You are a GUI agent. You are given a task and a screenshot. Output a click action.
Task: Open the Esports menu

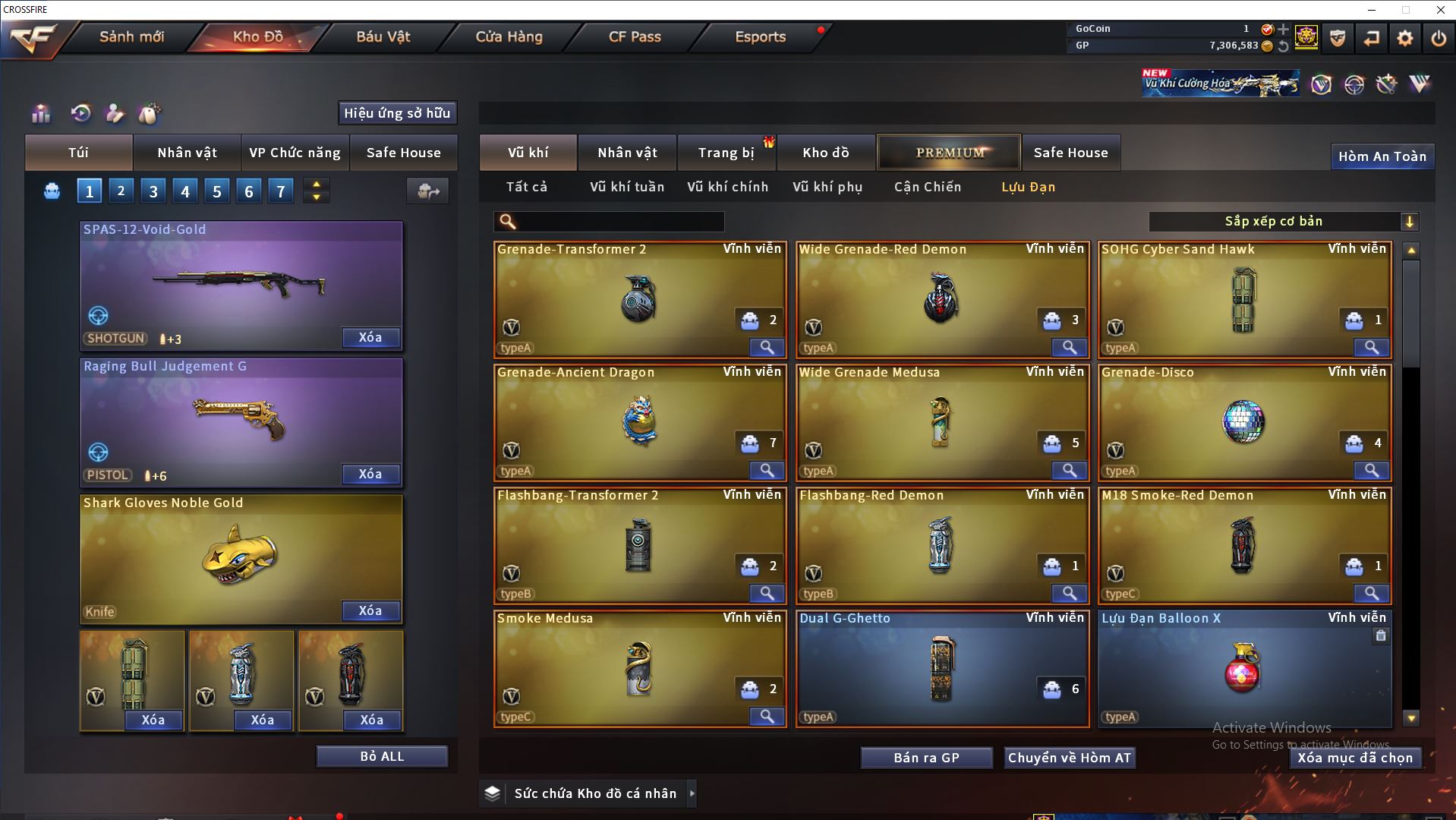click(x=760, y=36)
